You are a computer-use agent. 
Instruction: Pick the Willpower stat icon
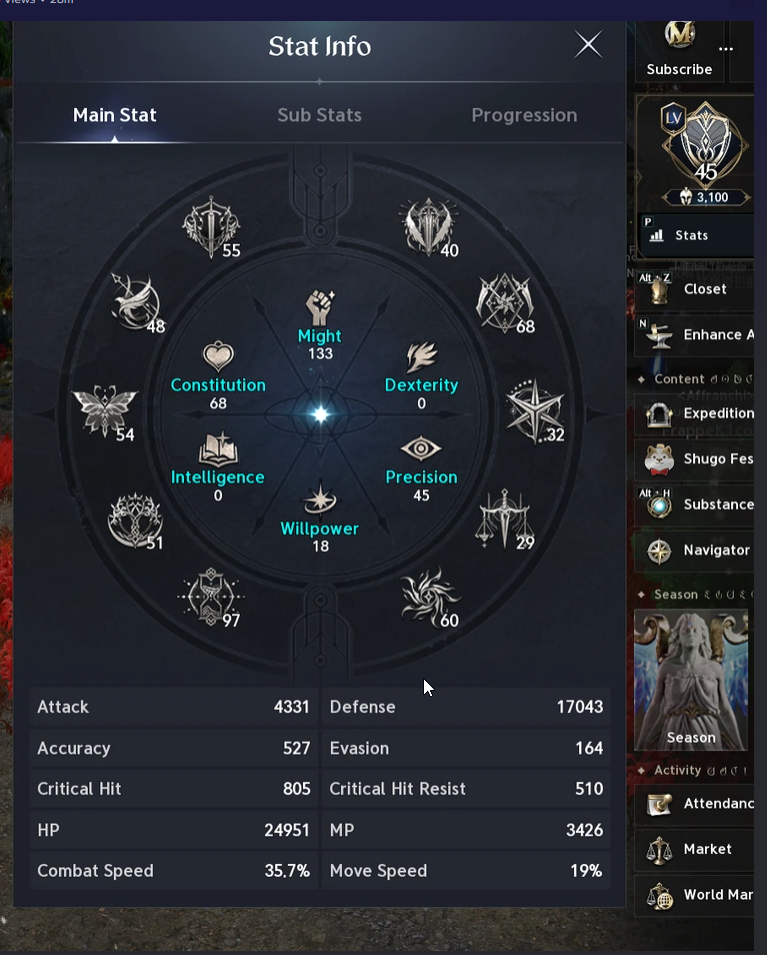tap(320, 499)
